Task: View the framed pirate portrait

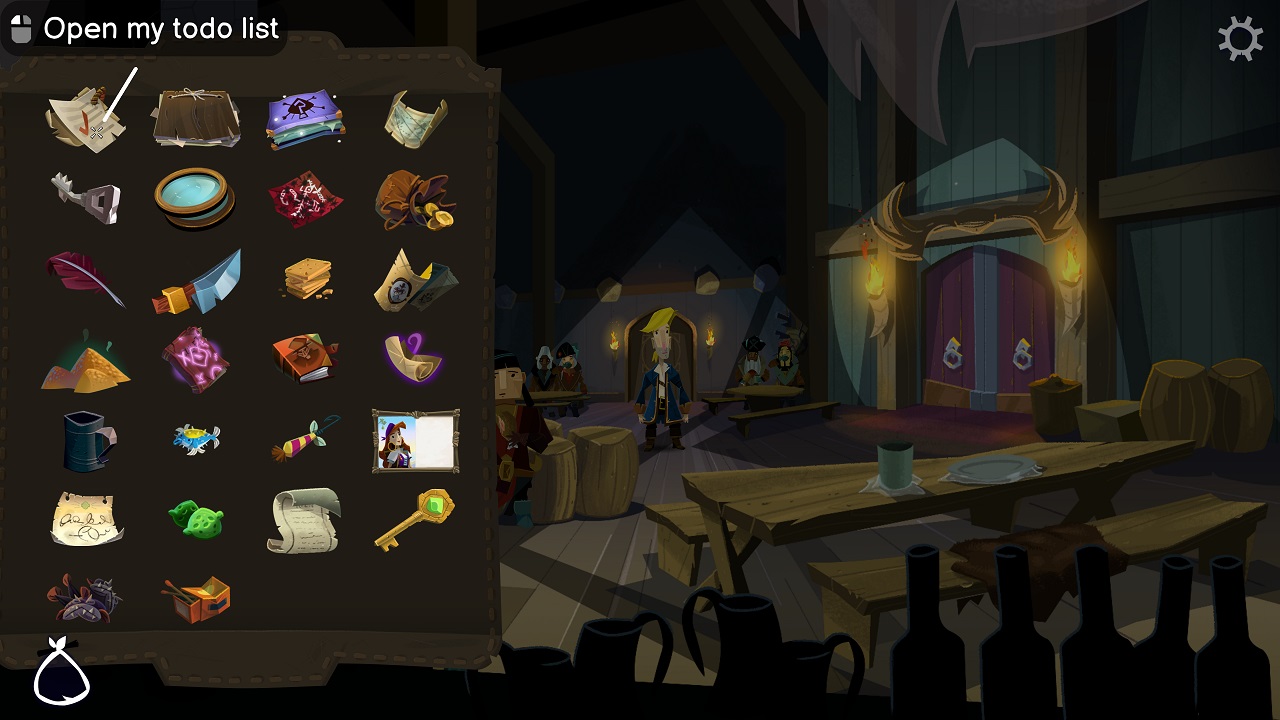Action: click(415, 440)
